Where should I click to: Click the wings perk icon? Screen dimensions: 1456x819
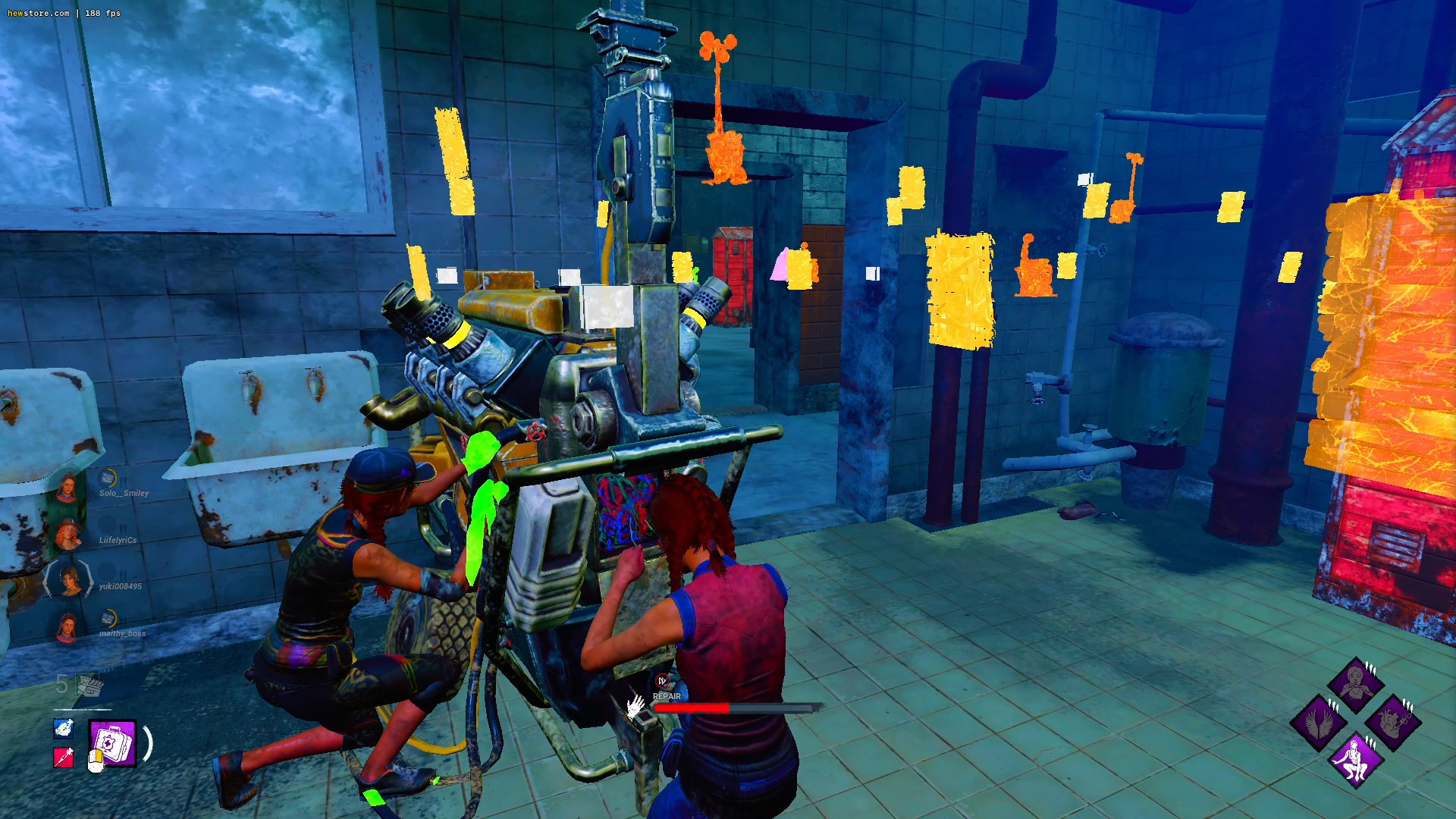tap(1318, 721)
